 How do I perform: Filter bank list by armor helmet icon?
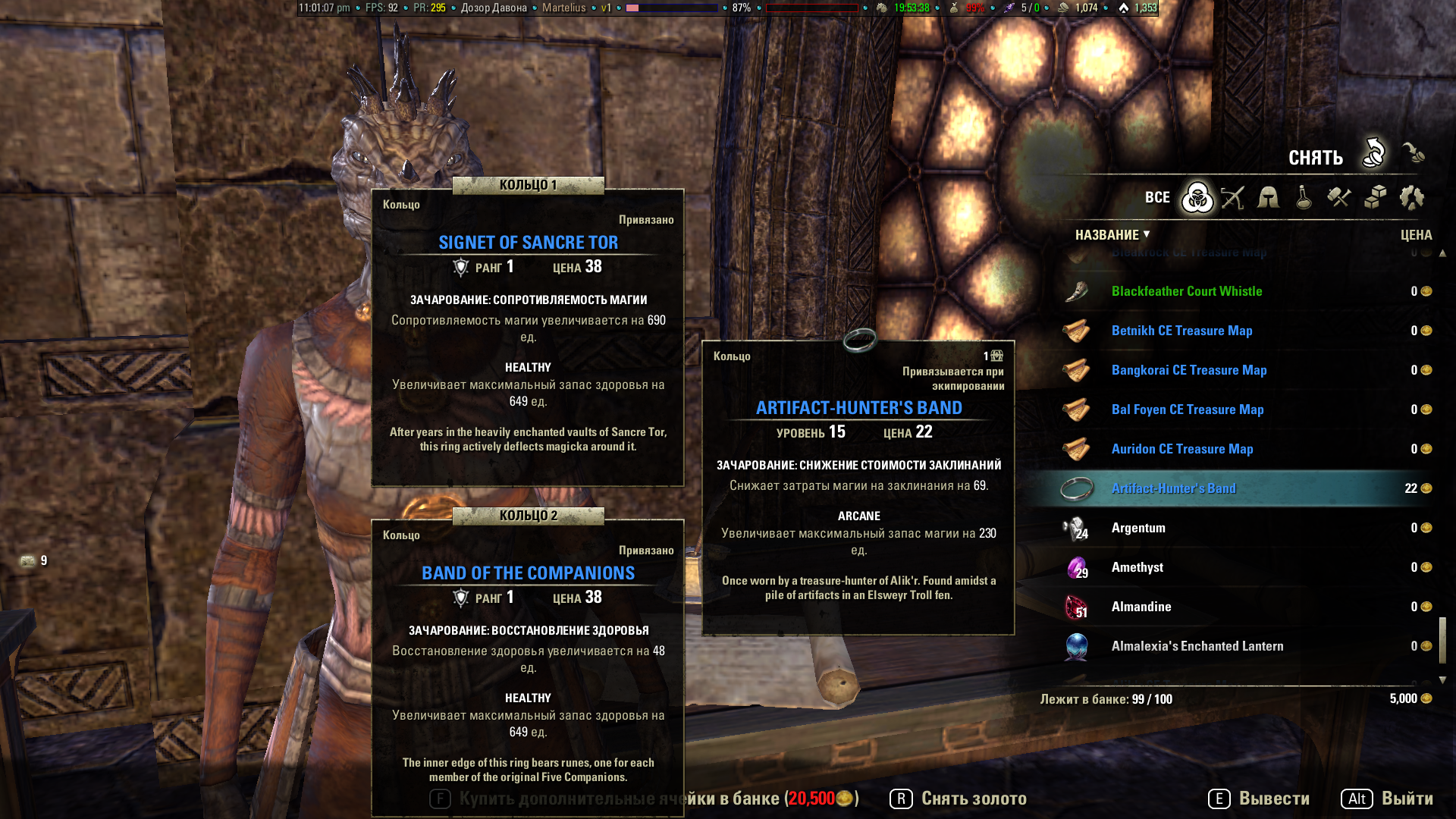pyautogui.click(x=1268, y=198)
